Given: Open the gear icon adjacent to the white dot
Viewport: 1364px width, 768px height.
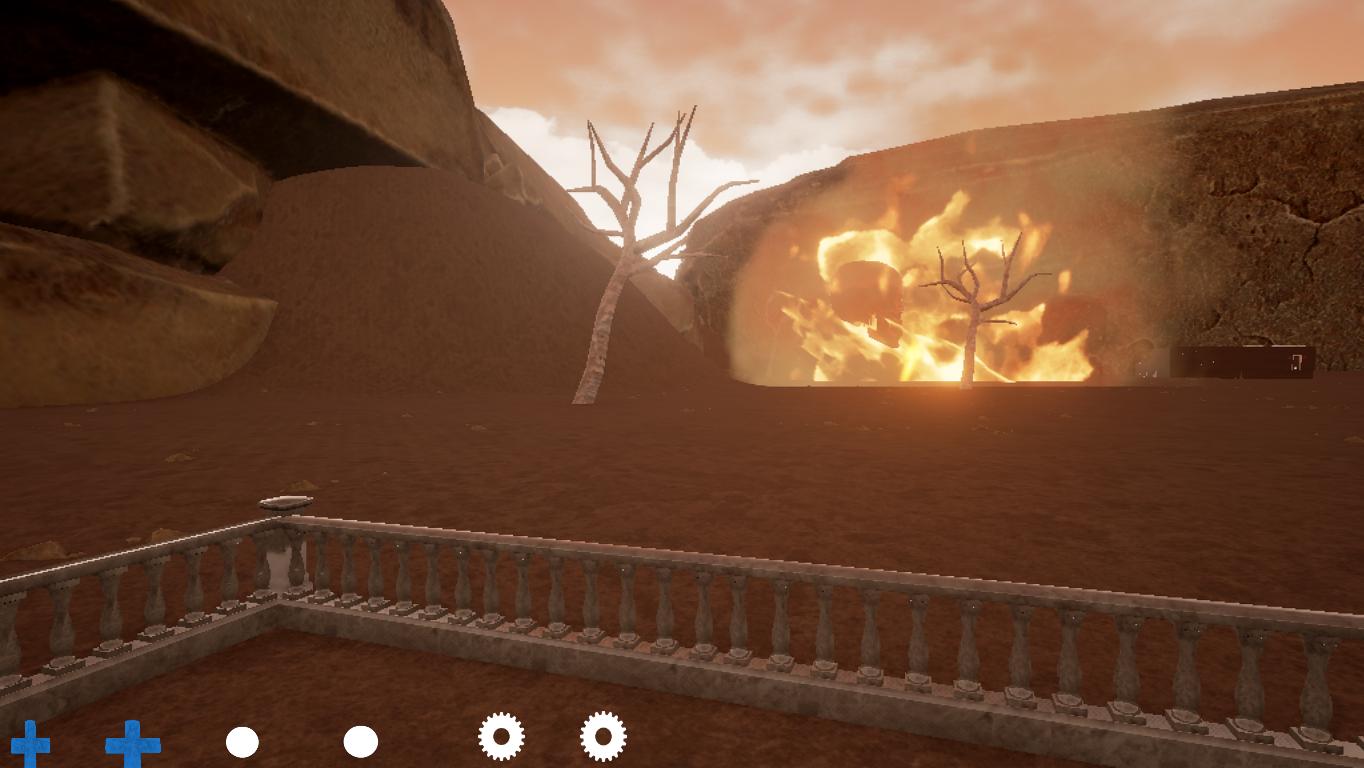Looking at the screenshot, I should point(501,737).
